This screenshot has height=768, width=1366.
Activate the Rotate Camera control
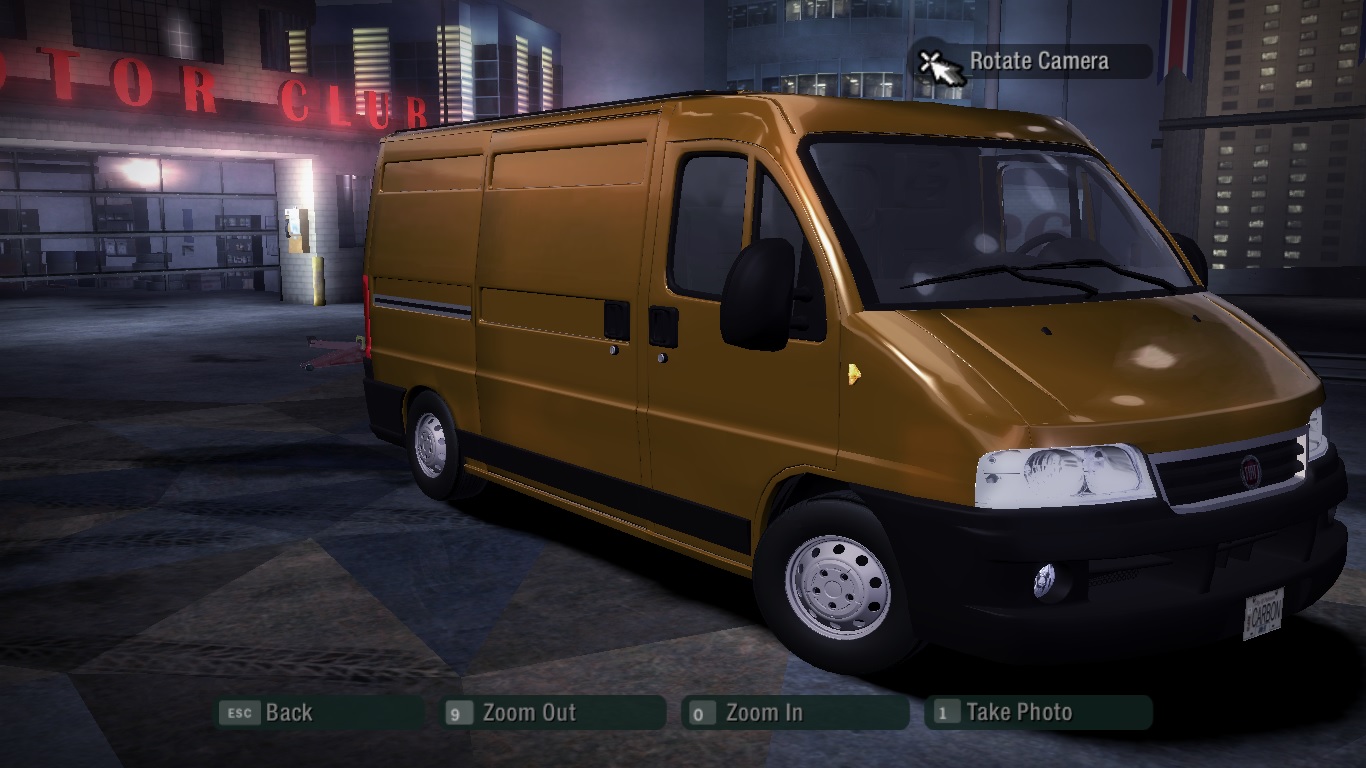(x=1035, y=62)
